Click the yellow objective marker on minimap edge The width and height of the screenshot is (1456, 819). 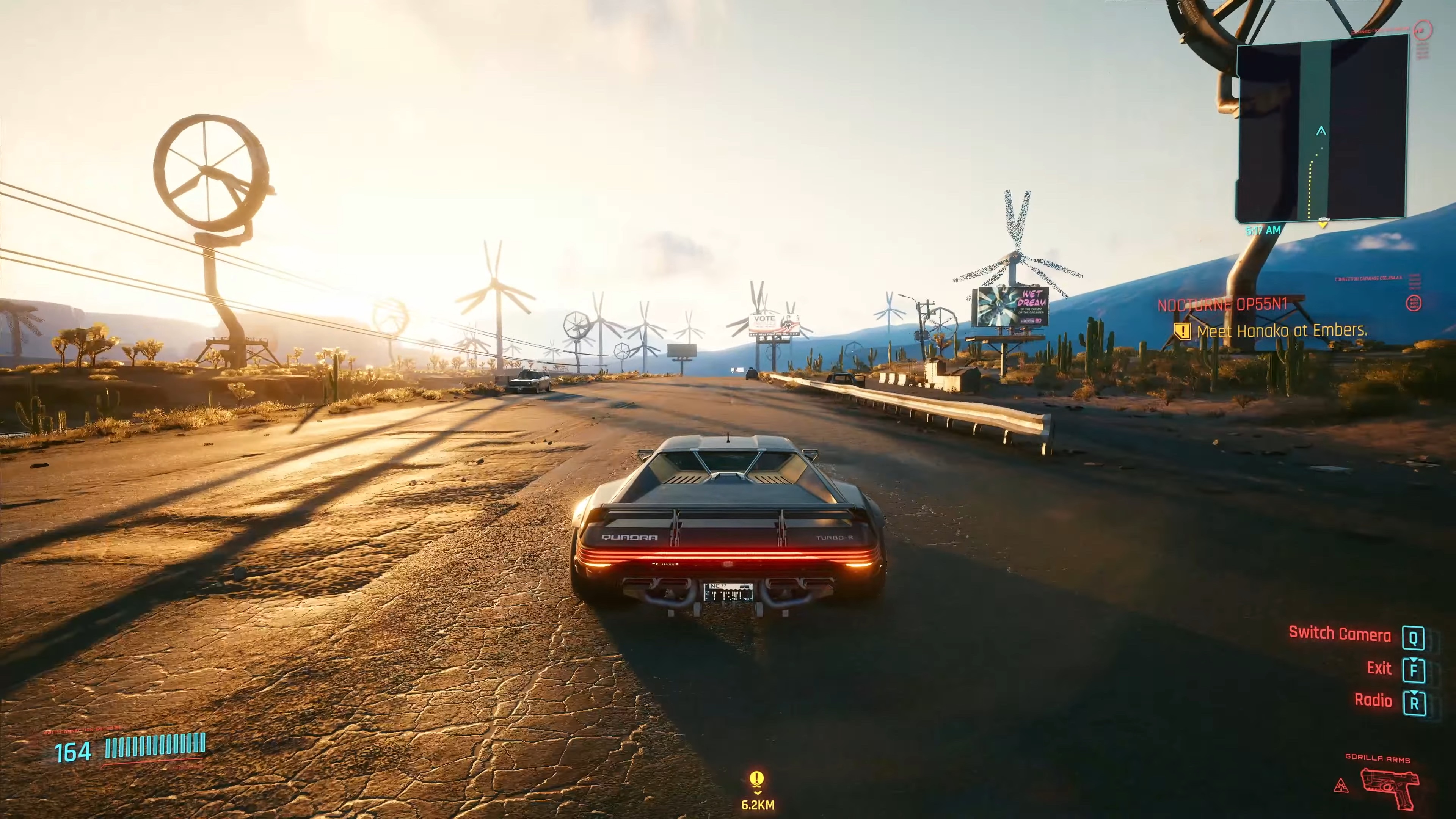tap(1323, 224)
